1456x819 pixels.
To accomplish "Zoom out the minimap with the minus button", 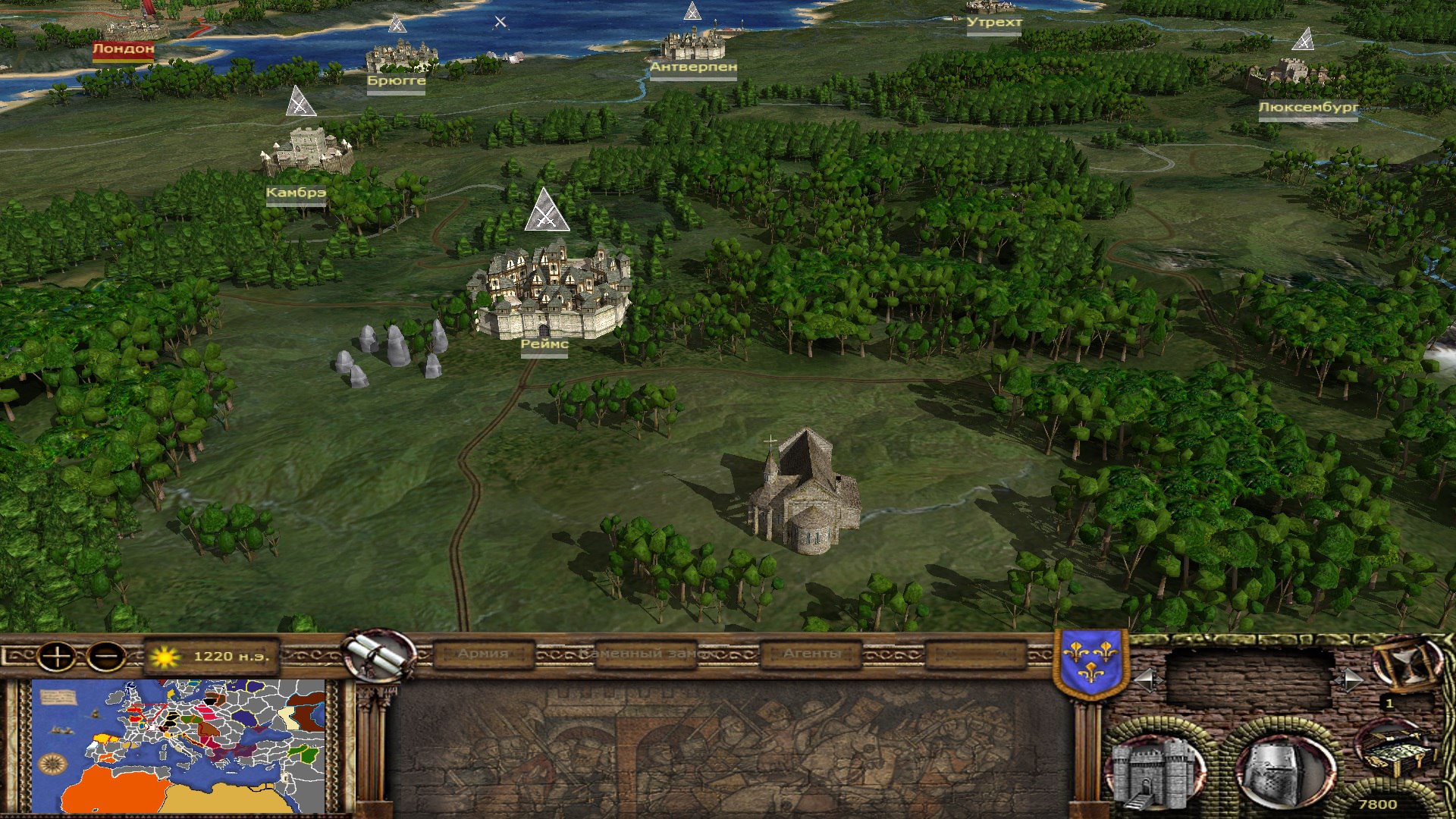I will point(106,656).
